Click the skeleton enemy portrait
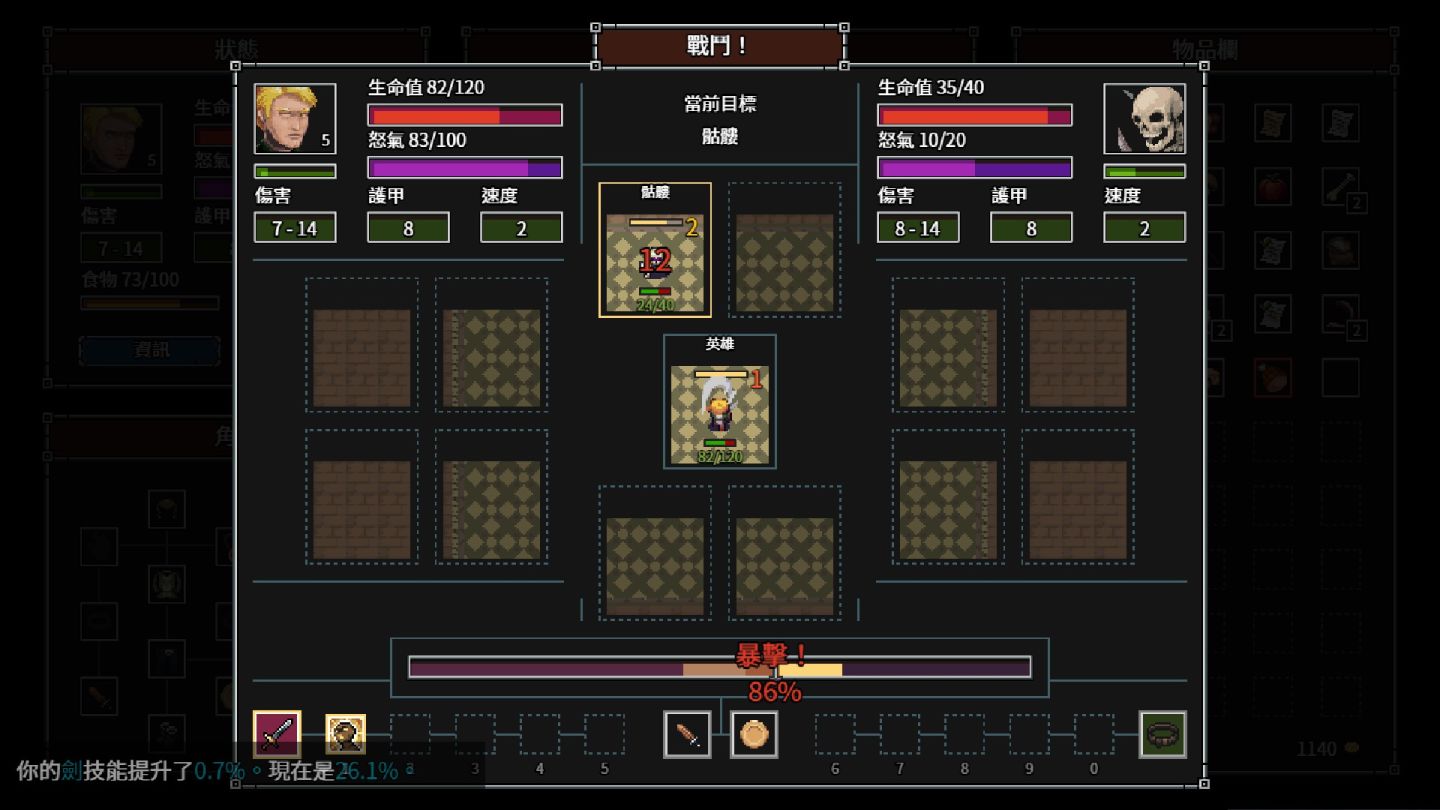The height and width of the screenshot is (810, 1440). 1144,119
